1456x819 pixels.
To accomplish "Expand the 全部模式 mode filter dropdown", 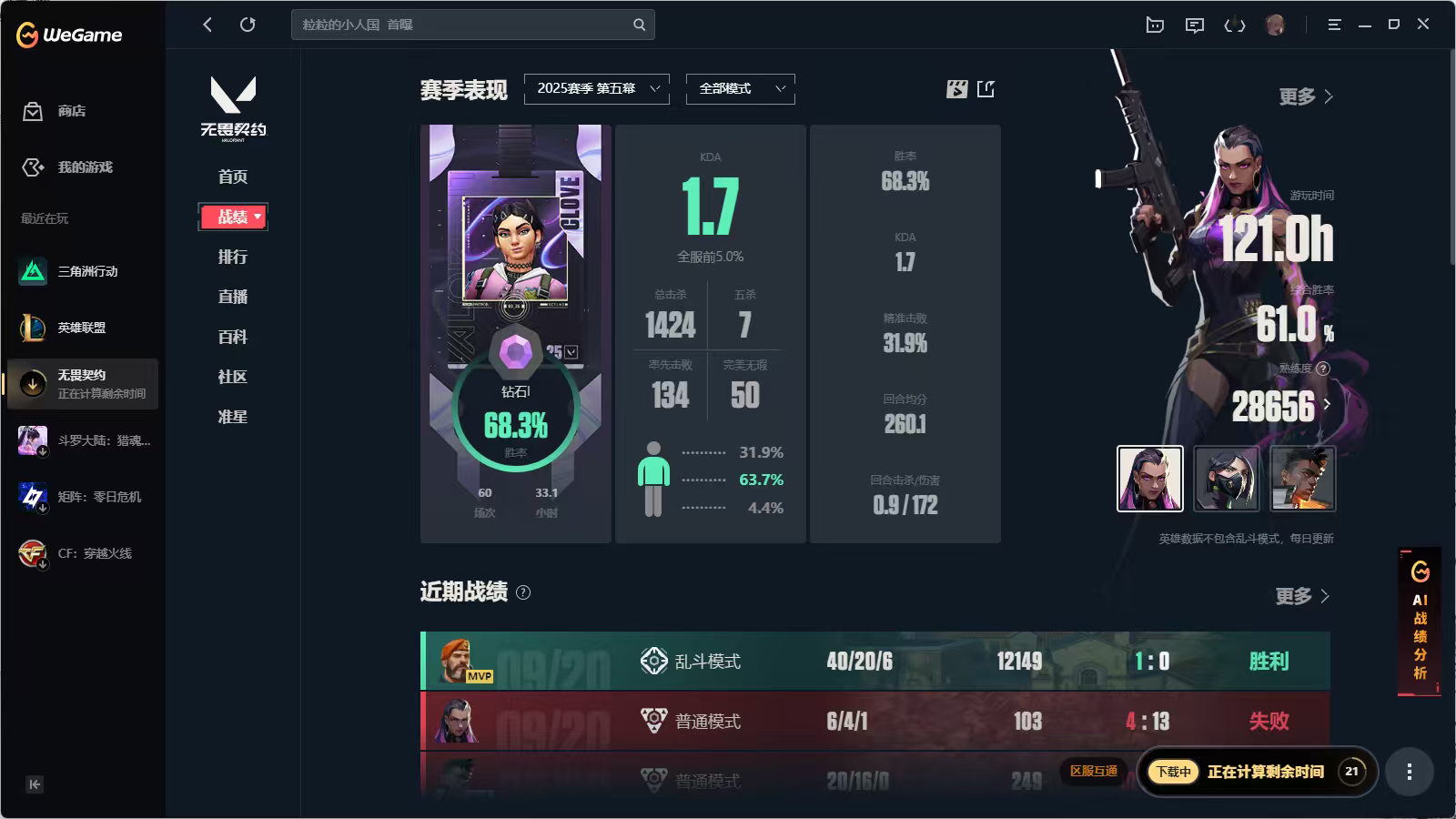I will (x=740, y=88).
